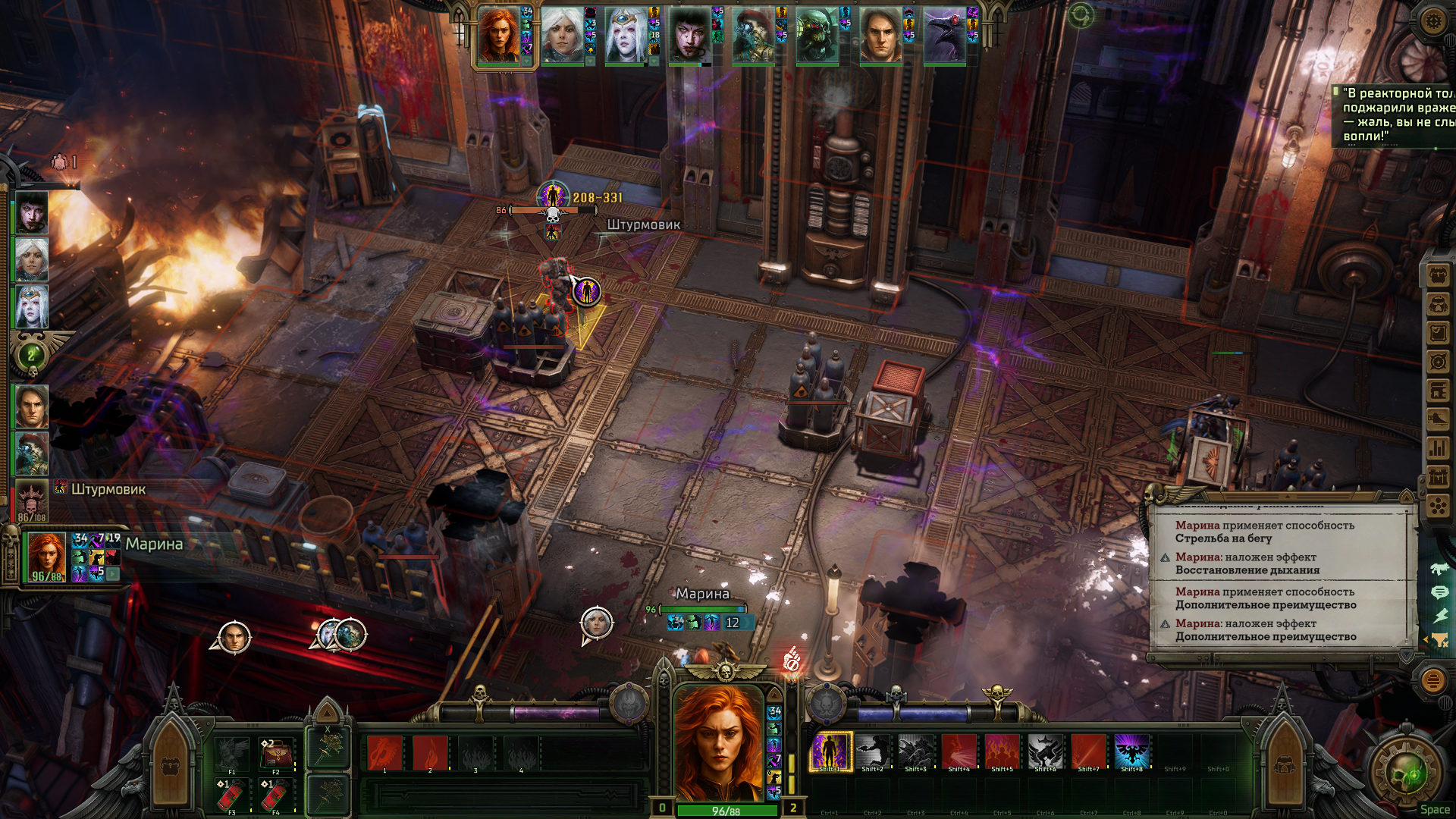Activate the purple silhouette ability on Shift+1
Screen dimensions: 1456x819
[x=830, y=752]
